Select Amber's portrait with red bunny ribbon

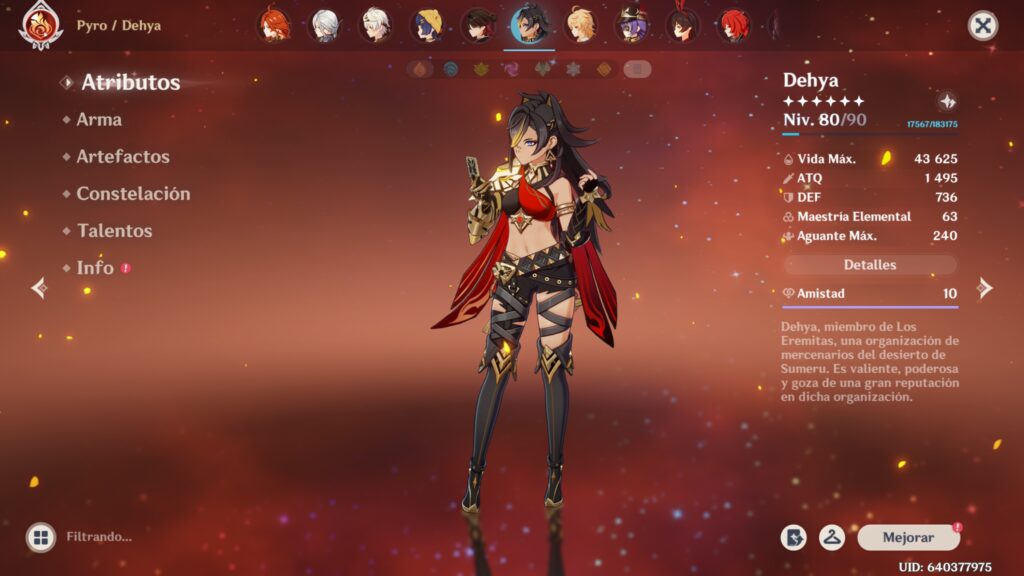(x=681, y=25)
